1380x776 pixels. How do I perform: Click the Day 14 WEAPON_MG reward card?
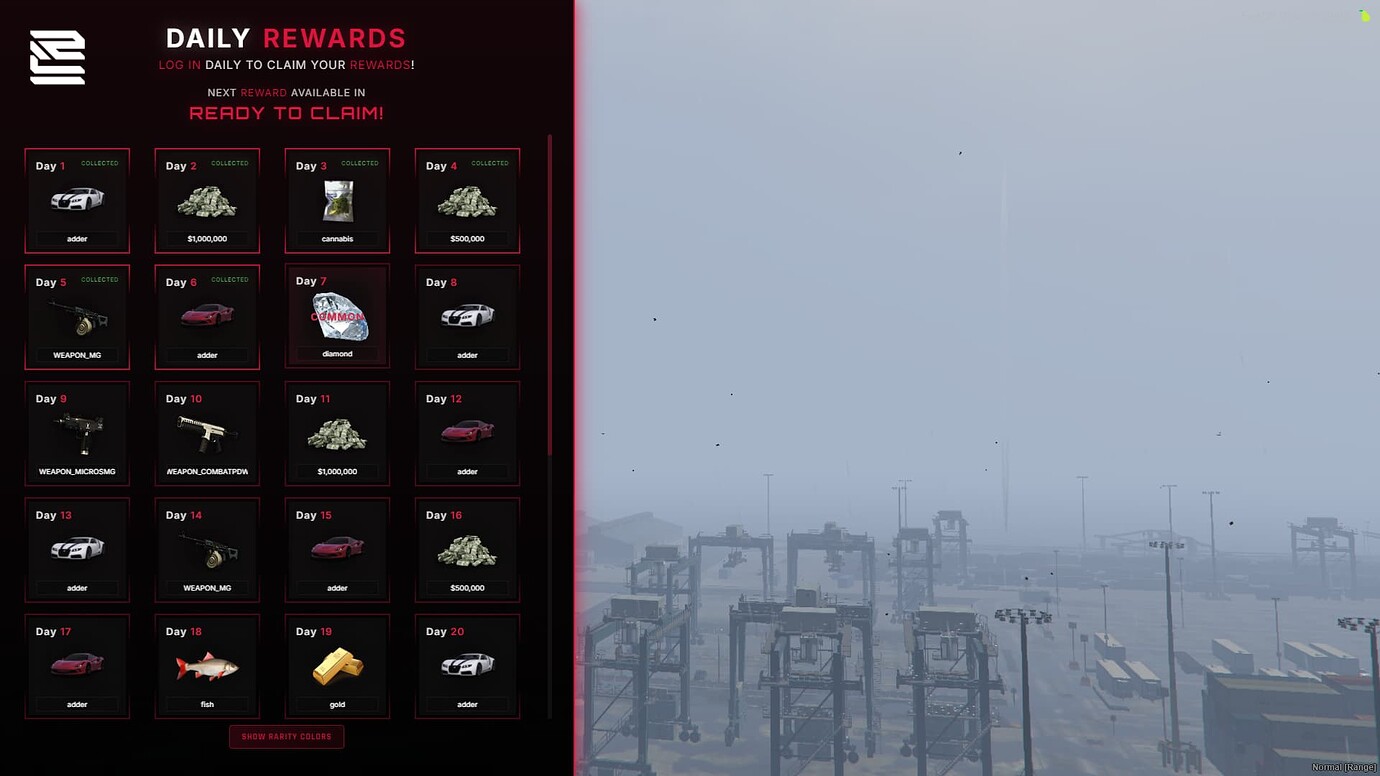pyautogui.click(x=207, y=549)
